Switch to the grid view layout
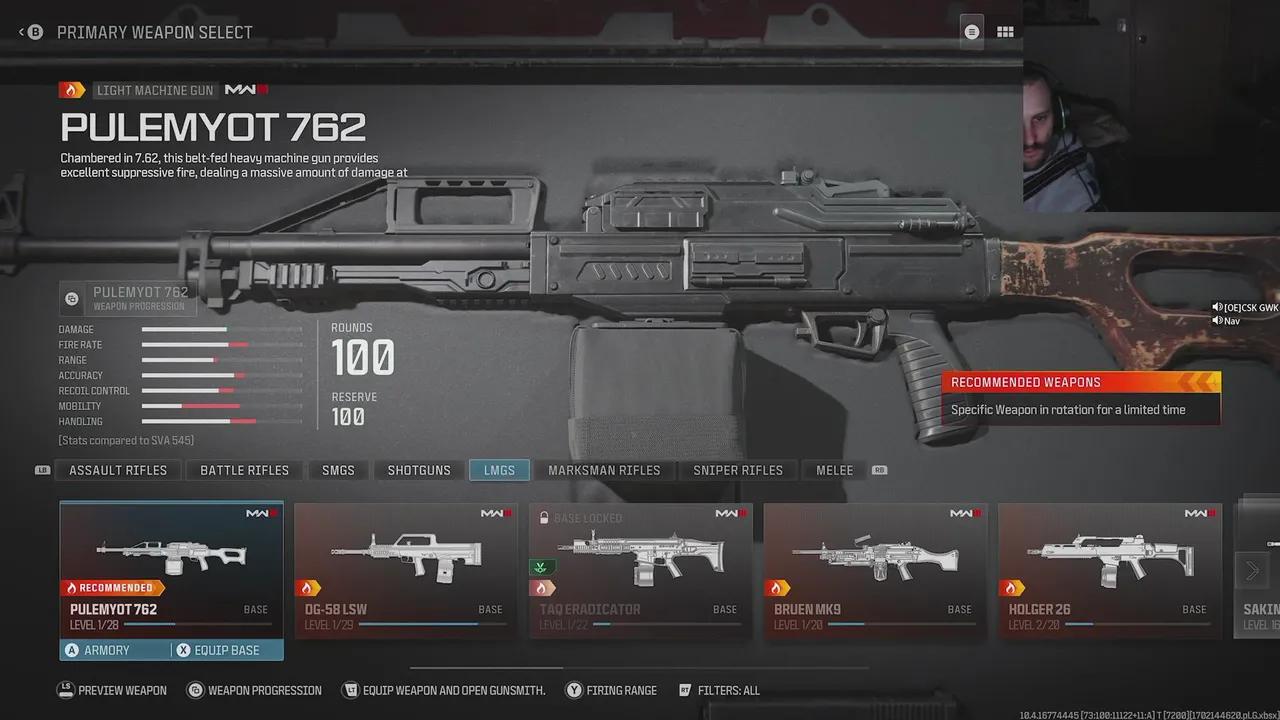The height and width of the screenshot is (720, 1280). coord(1005,32)
